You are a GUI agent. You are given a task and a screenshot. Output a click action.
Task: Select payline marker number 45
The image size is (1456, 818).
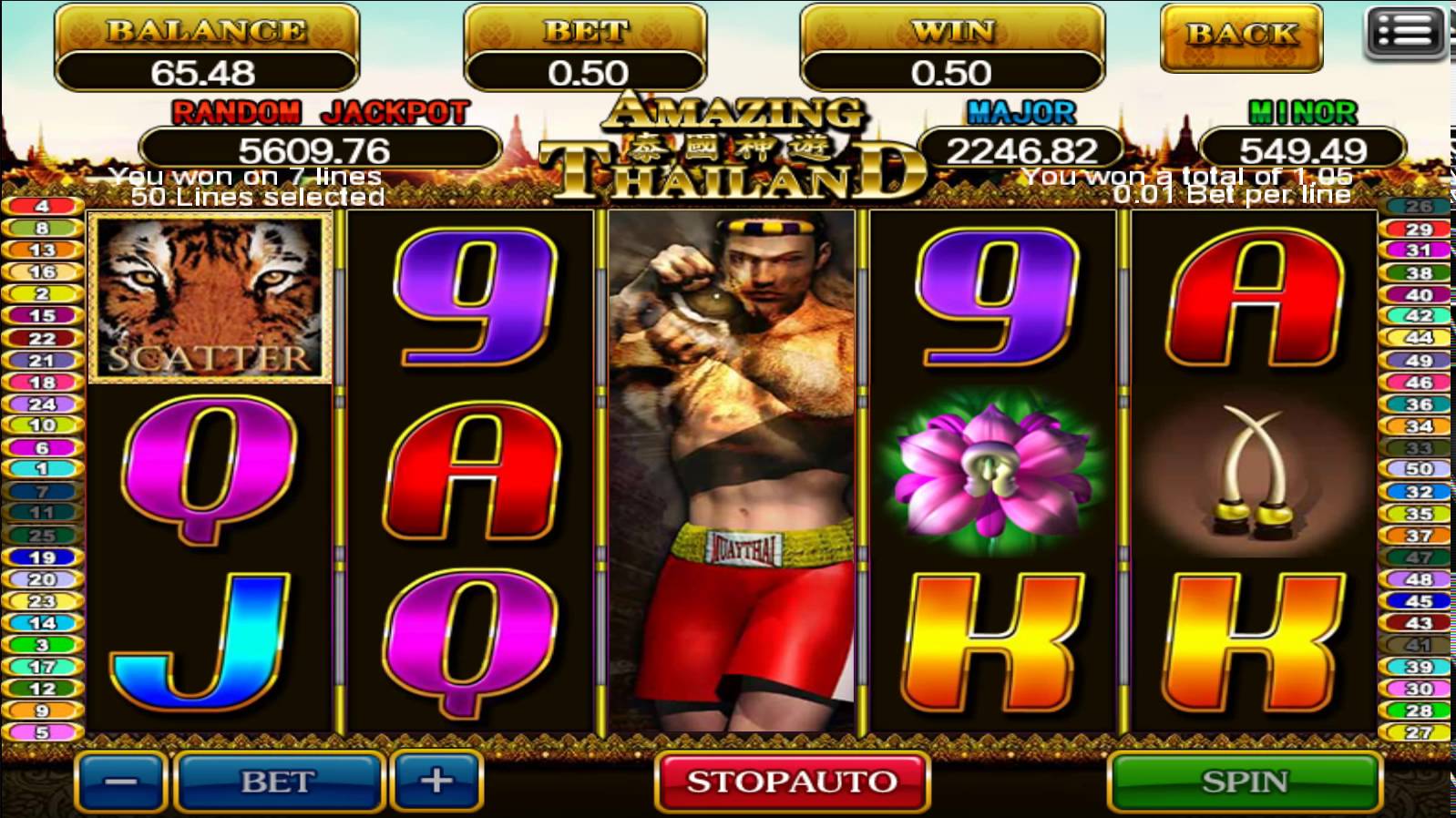click(1418, 601)
